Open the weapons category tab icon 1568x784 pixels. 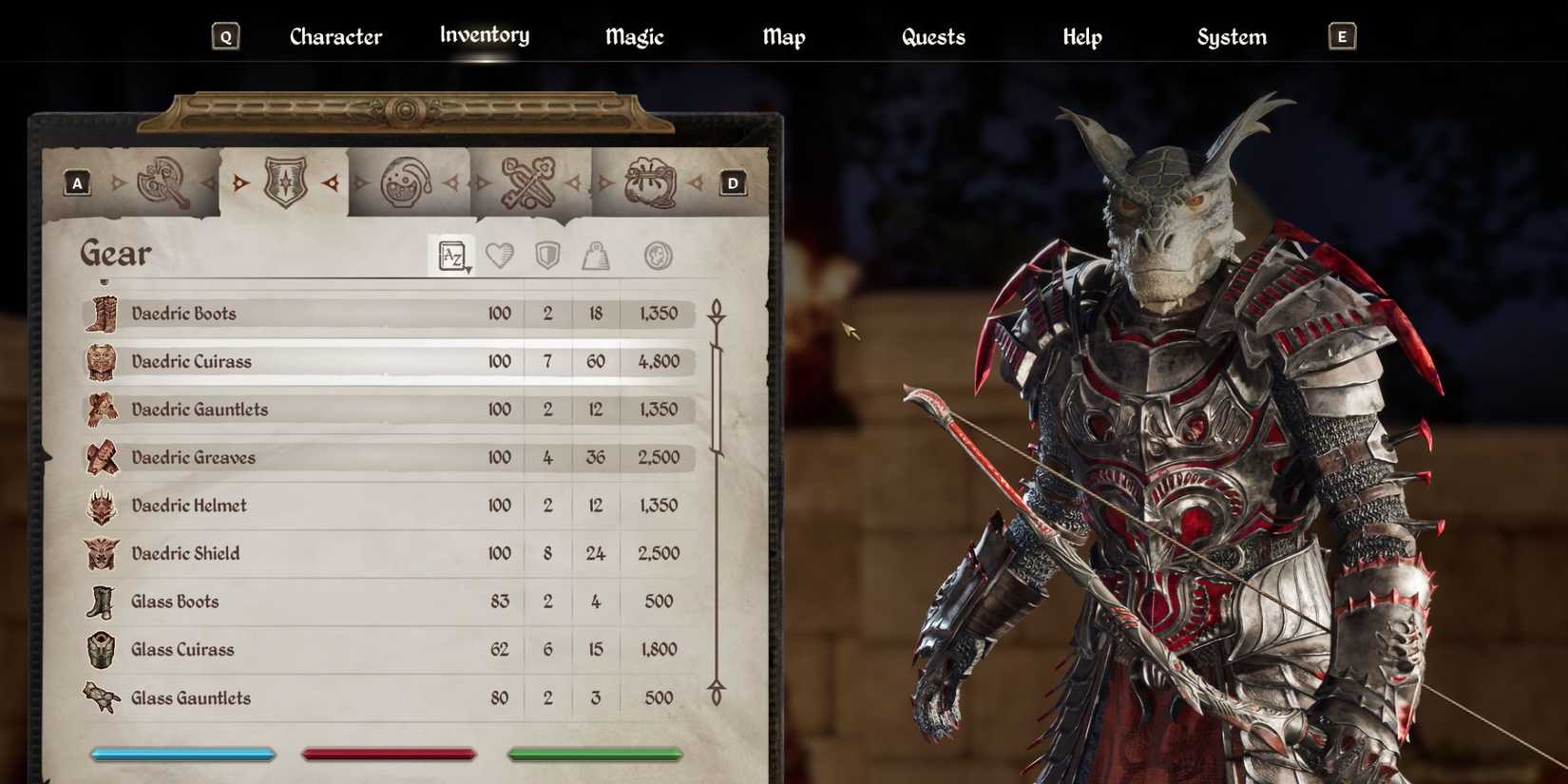pos(163,182)
